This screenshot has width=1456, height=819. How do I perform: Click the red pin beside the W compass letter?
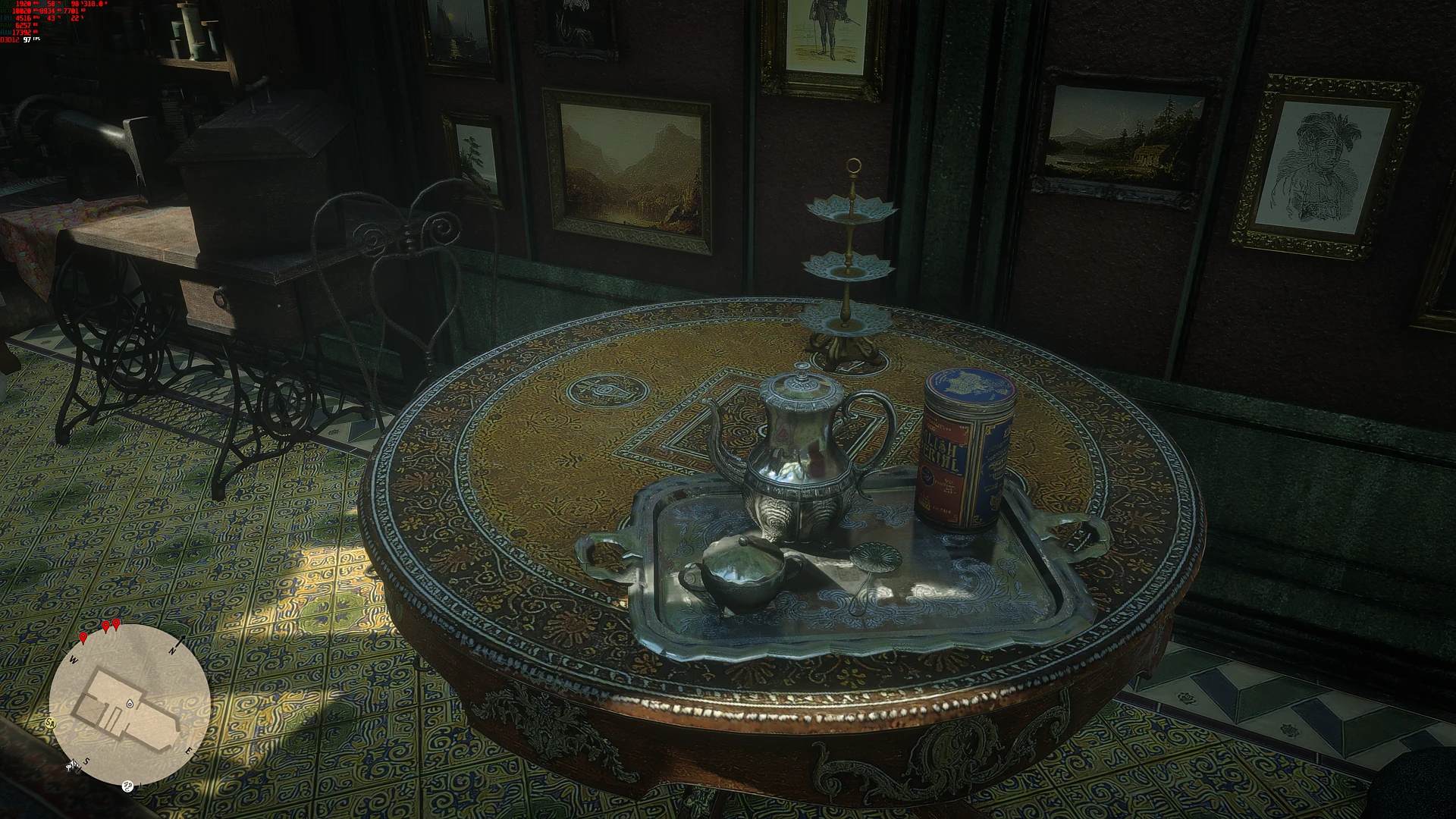click(83, 639)
